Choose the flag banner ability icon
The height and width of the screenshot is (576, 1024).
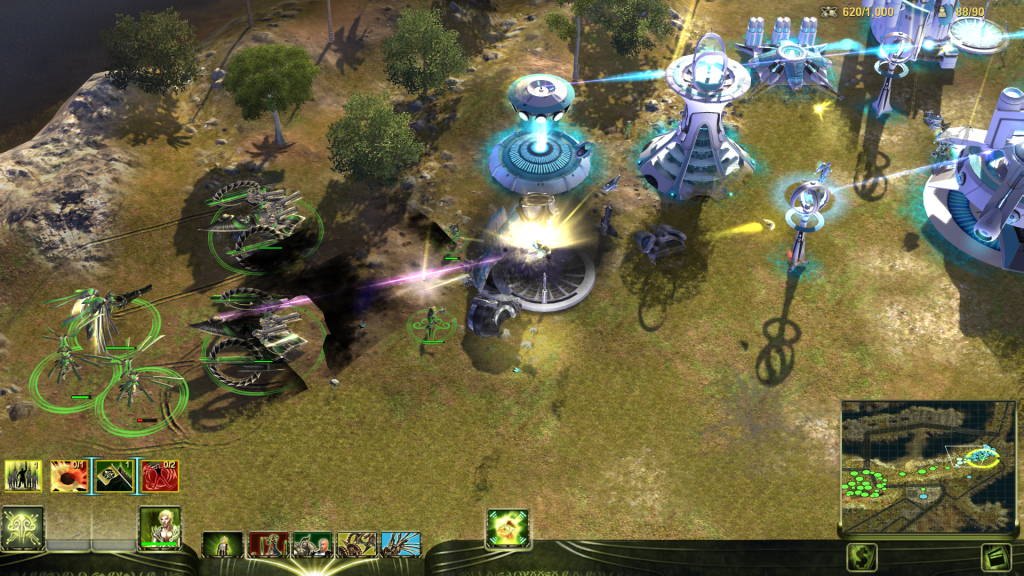(x=114, y=476)
